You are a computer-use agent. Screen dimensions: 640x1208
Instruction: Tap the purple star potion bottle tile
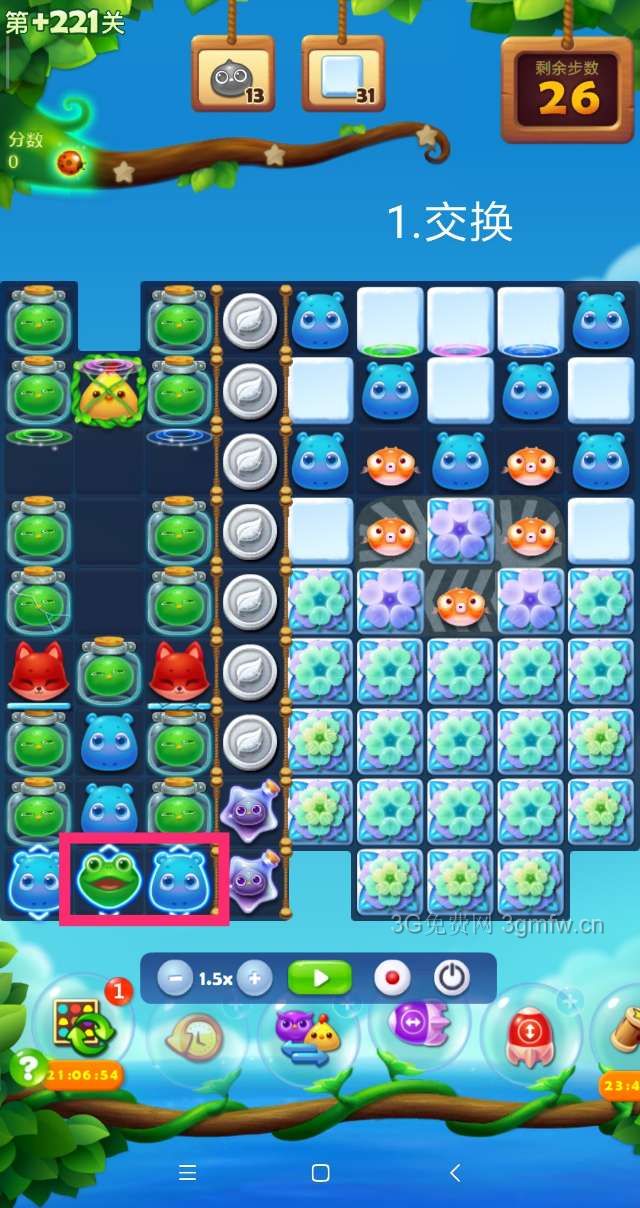coord(248,806)
